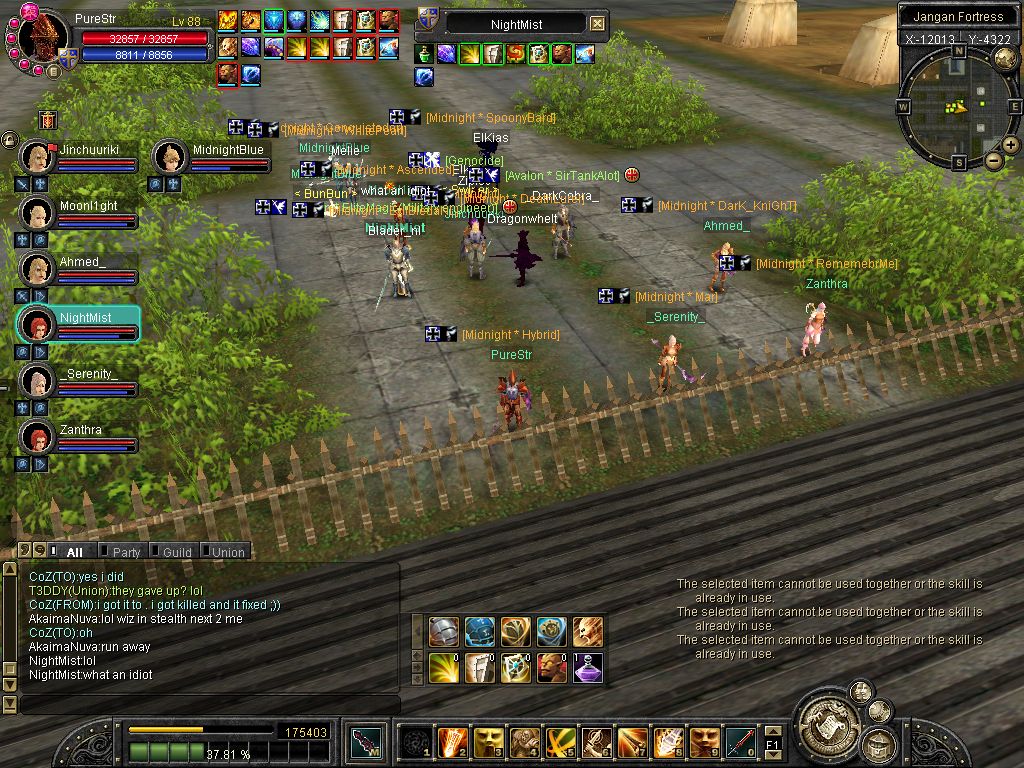The height and width of the screenshot is (768, 1024).
Task: Open the treasure chest inventory button
Action: point(879,745)
